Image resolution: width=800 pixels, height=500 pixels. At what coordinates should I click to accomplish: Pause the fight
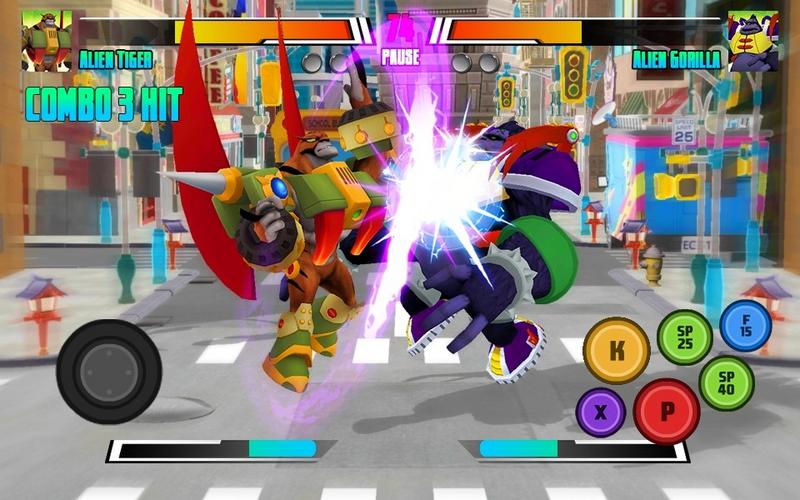click(x=400, y=58)
